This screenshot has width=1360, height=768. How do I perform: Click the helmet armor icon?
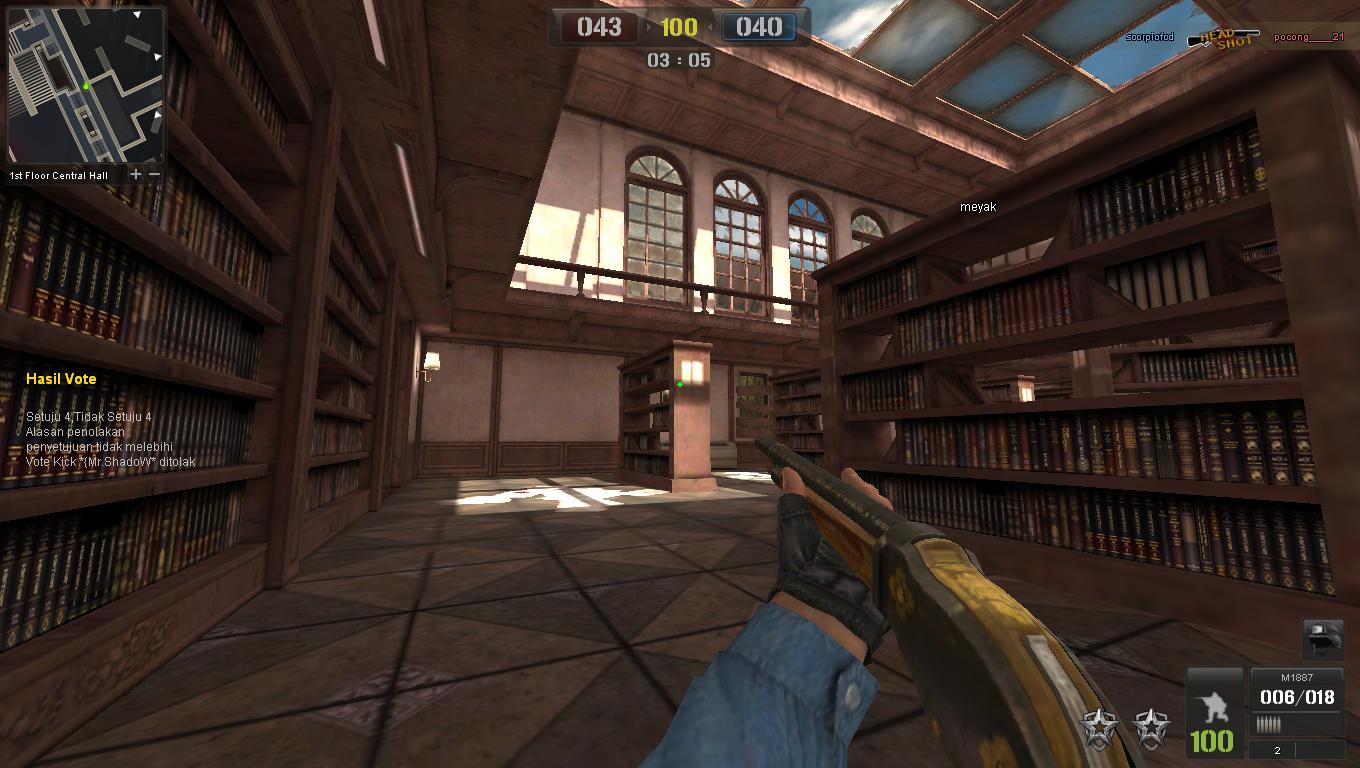[1324, 640]
